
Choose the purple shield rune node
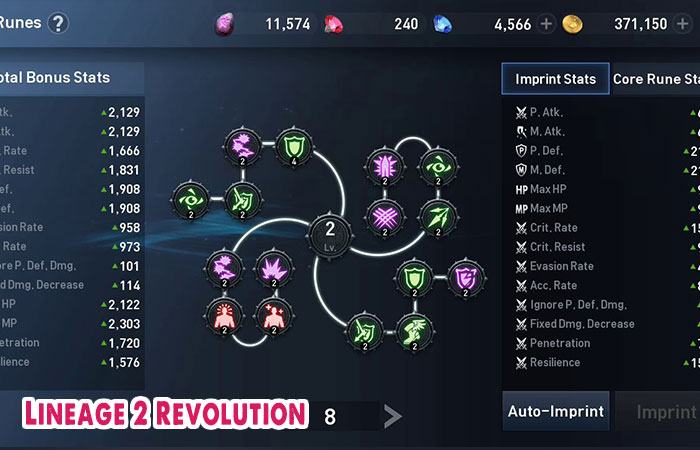point(464,277)
